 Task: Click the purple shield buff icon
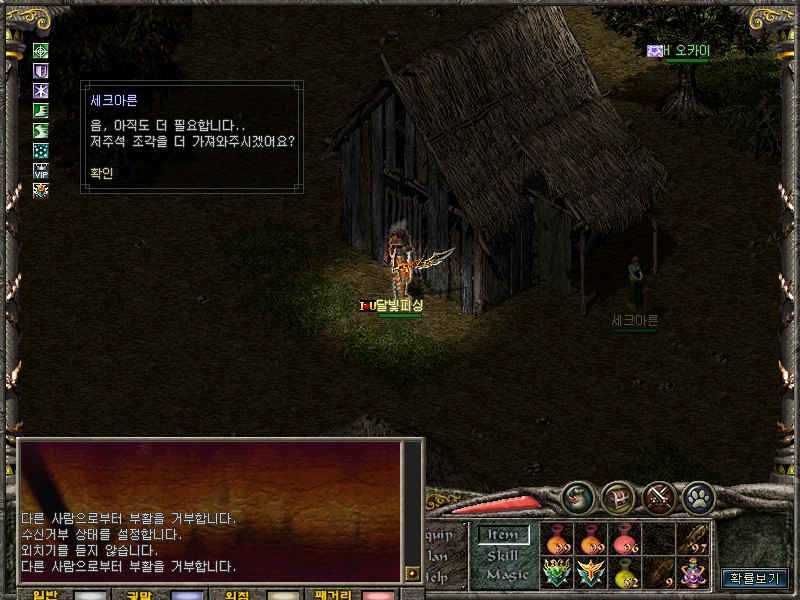pos(41,71)
